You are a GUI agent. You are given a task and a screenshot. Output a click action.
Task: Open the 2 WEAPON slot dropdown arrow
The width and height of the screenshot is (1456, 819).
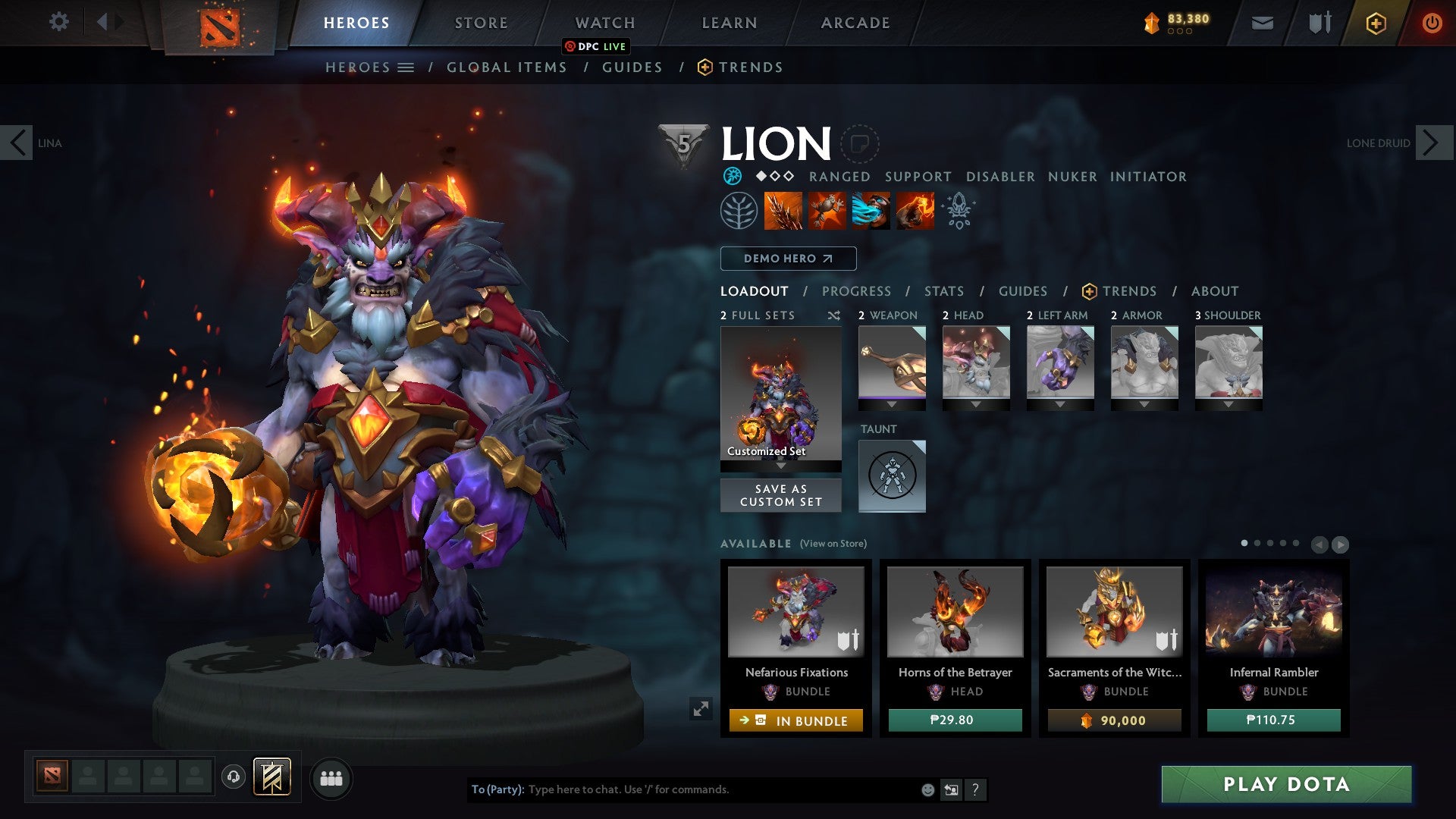(x=891, y=405)
